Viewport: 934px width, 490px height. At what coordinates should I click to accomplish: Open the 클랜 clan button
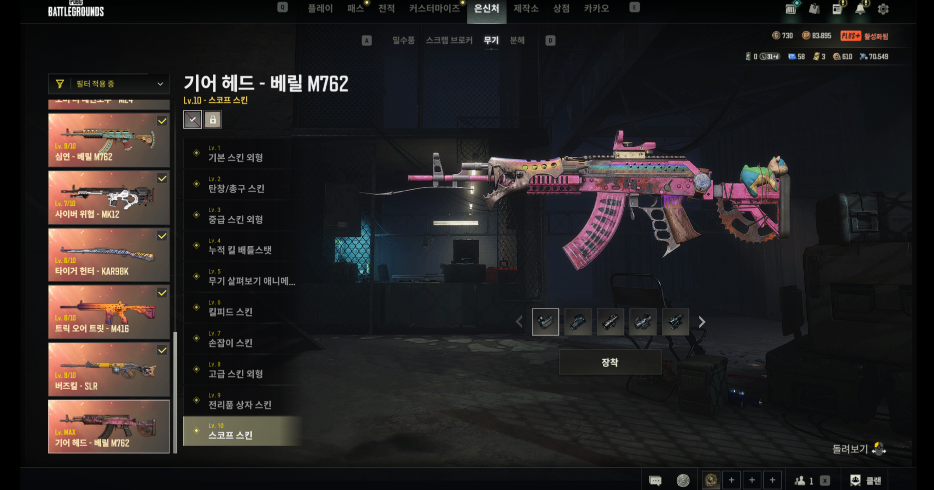tap(863, 480)
